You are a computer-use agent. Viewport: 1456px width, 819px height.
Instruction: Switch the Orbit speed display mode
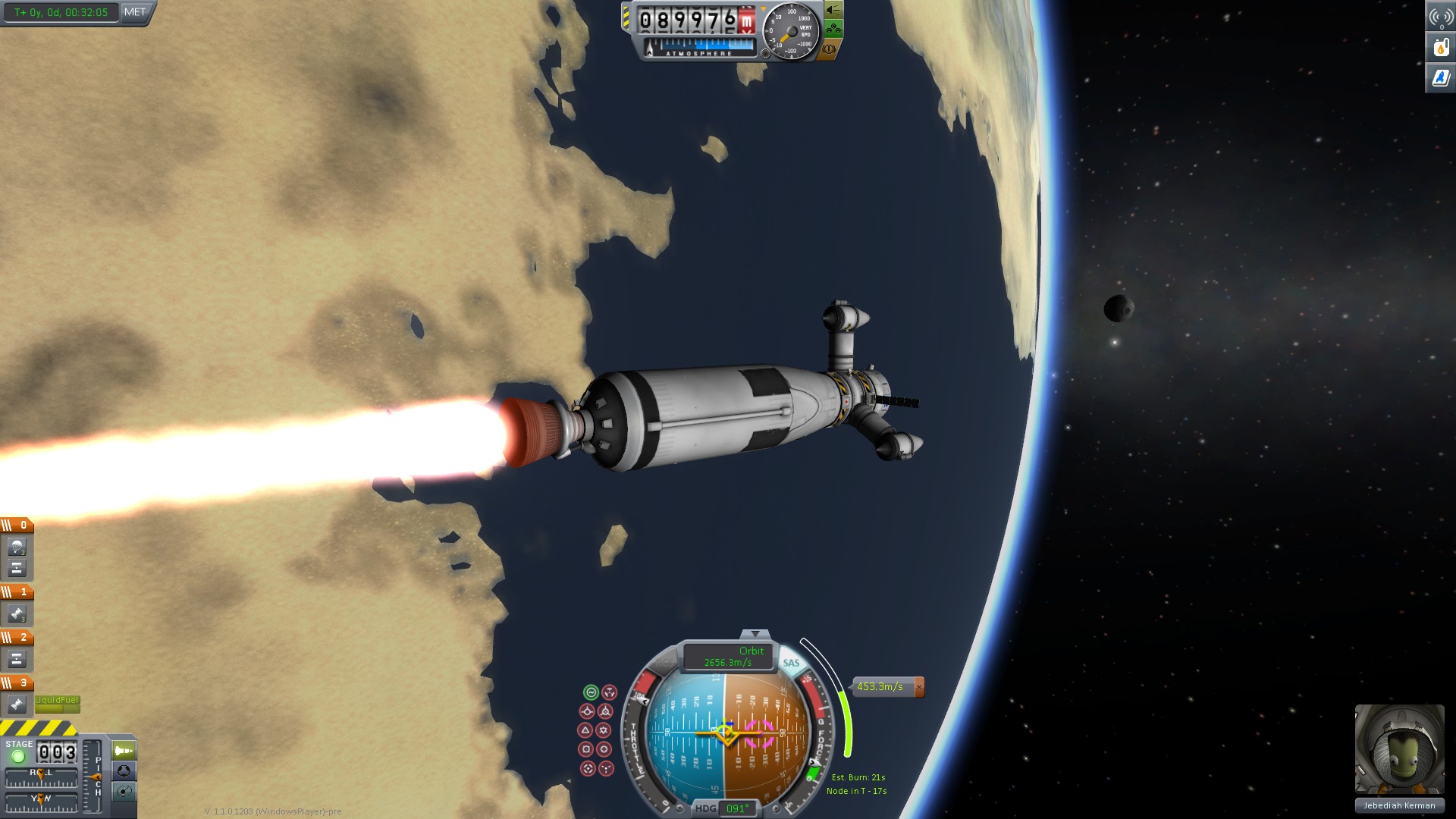pos(728,657)
